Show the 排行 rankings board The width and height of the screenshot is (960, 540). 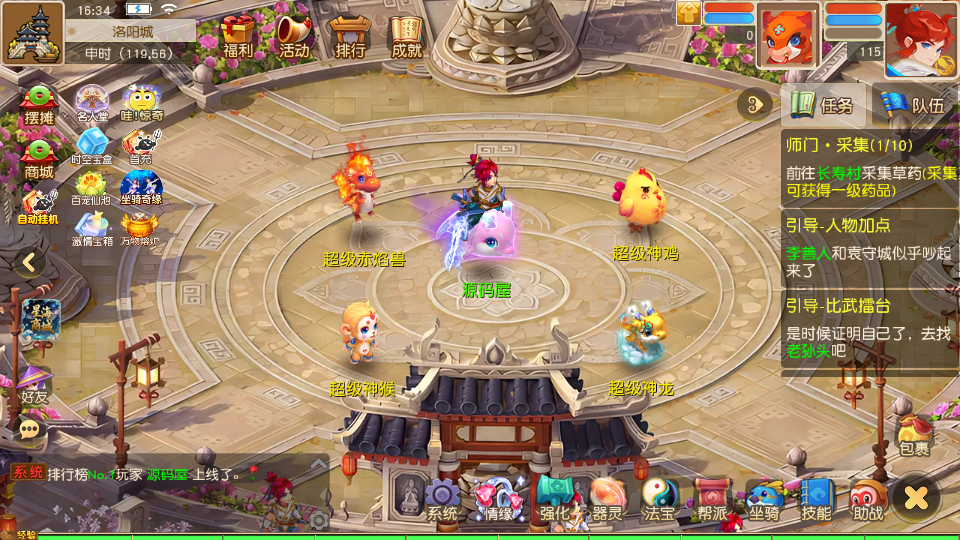click(350, 36)
